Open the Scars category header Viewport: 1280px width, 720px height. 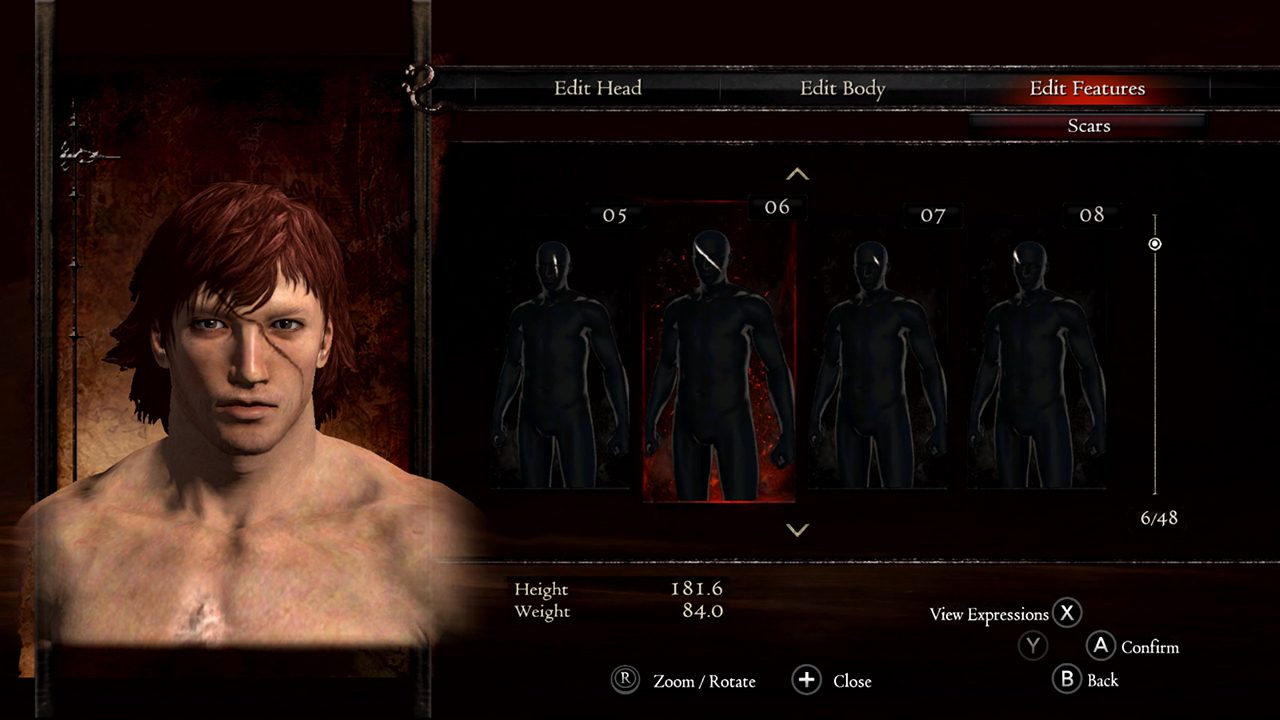pyautogui.click(x=1089, y=125)
